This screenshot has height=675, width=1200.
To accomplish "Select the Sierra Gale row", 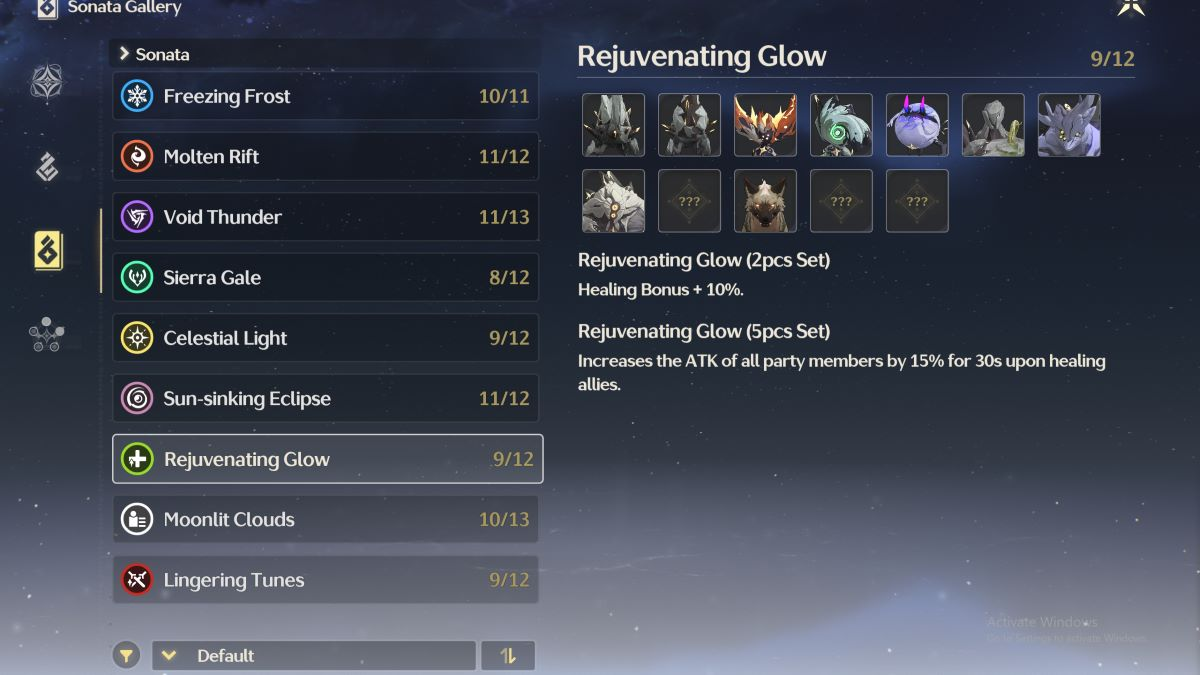I will (x=325, y=278).
